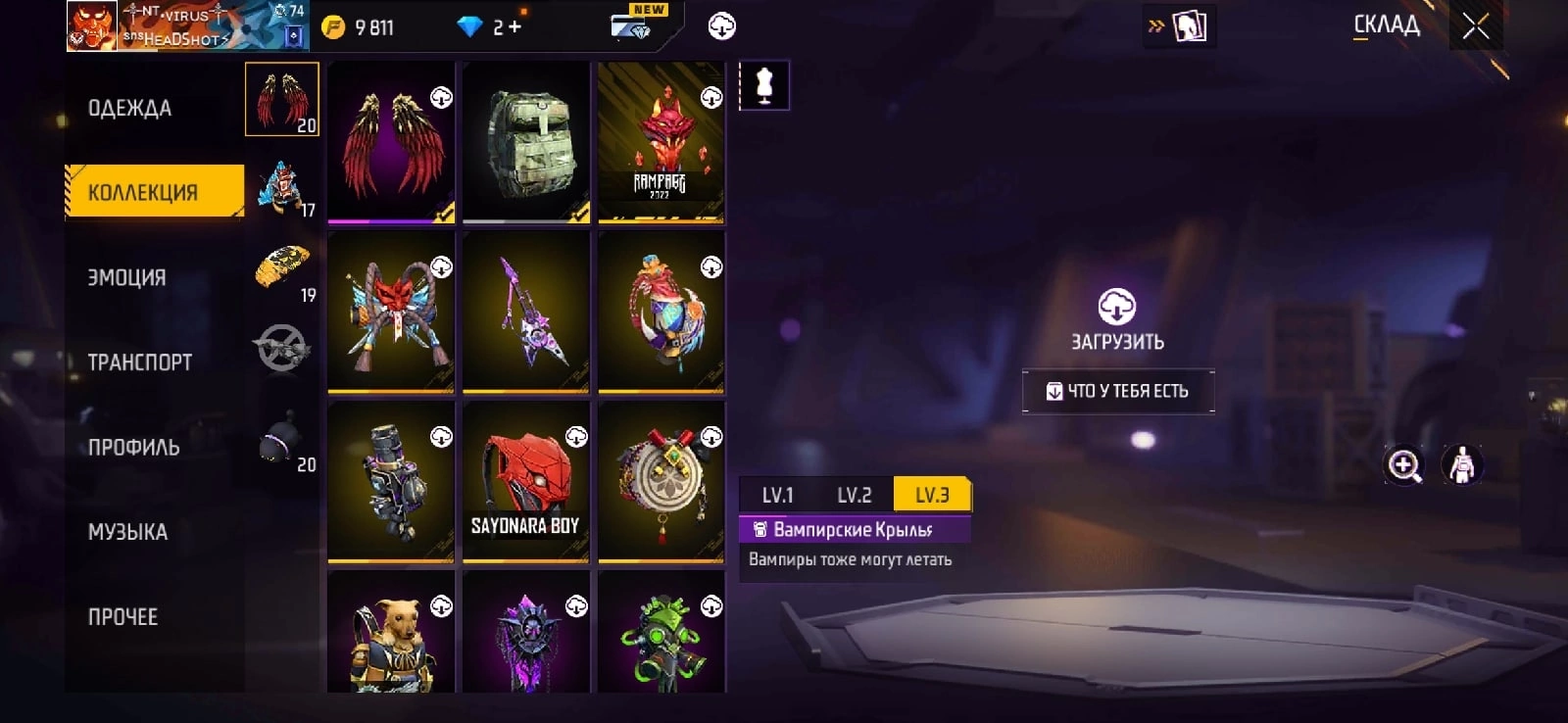Viewport: 1568px width, 723px height.
Task: Open the ЧТО У ТЕБЯ ЕСТЬ button
Action: point(1118,391)
